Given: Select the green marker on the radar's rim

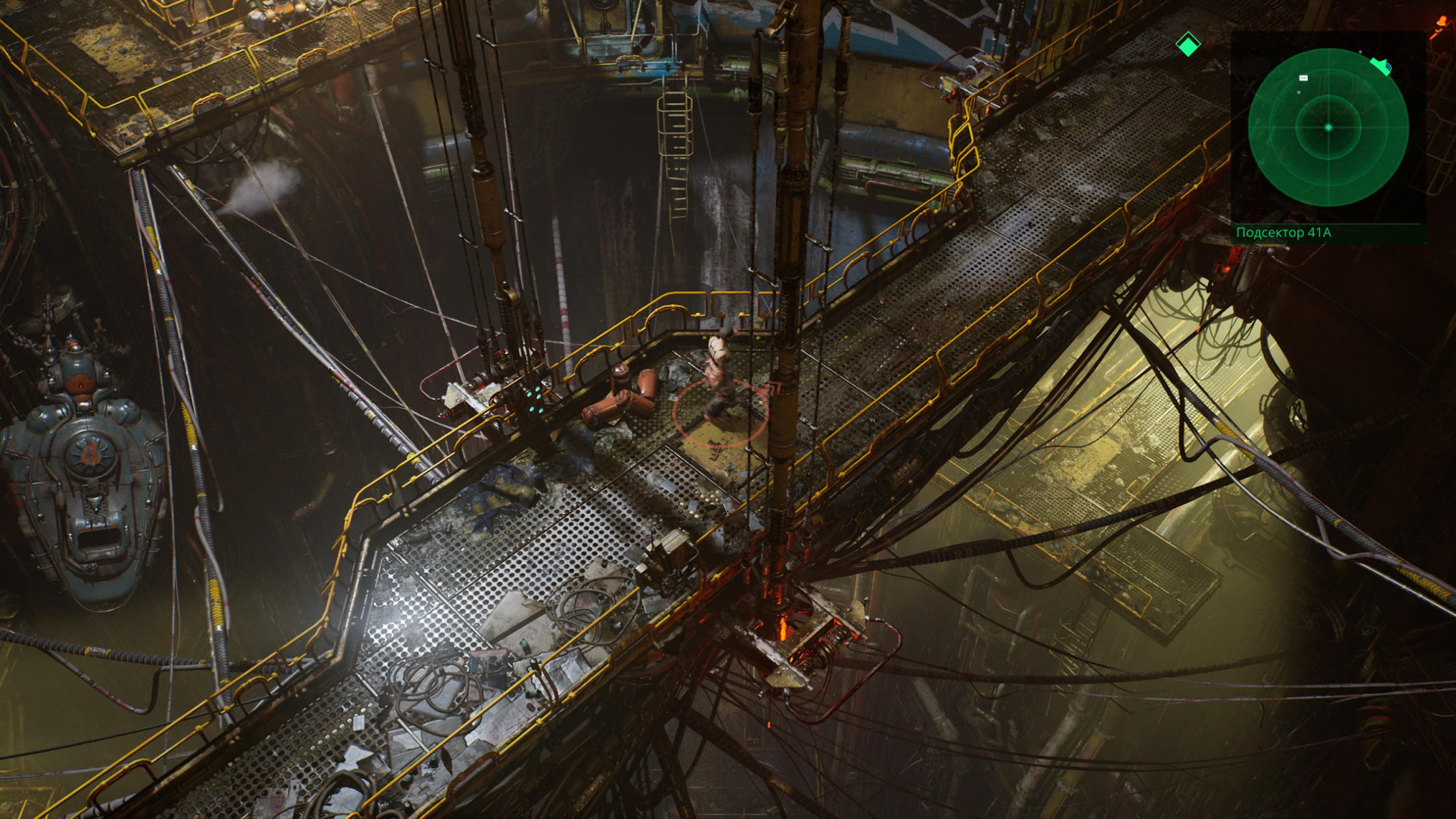Looking at the screenshot, I should pyautogui.click(x=1381, y=66).
